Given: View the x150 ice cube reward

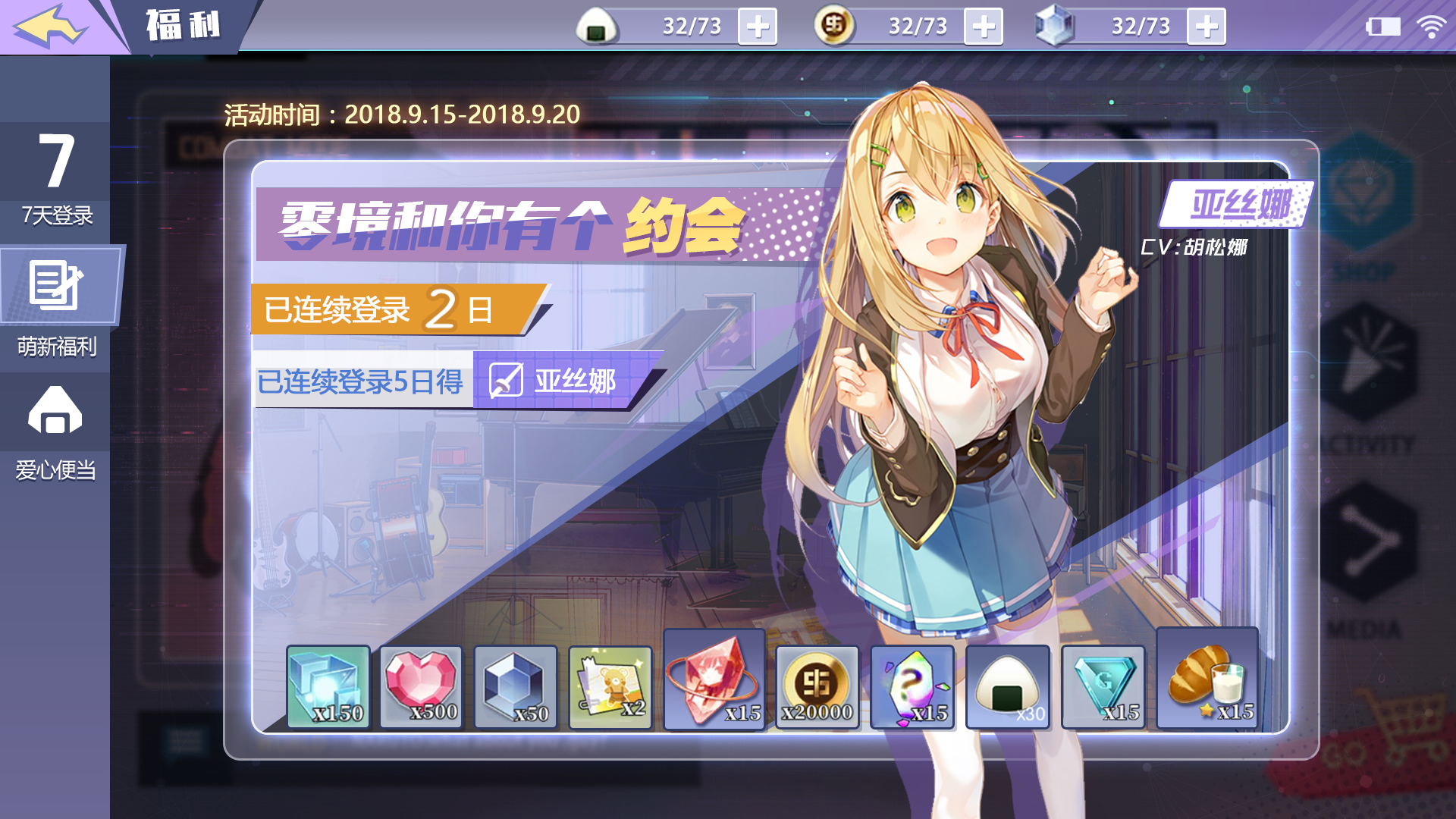Looking at the screenshot, I should point(328,686).
